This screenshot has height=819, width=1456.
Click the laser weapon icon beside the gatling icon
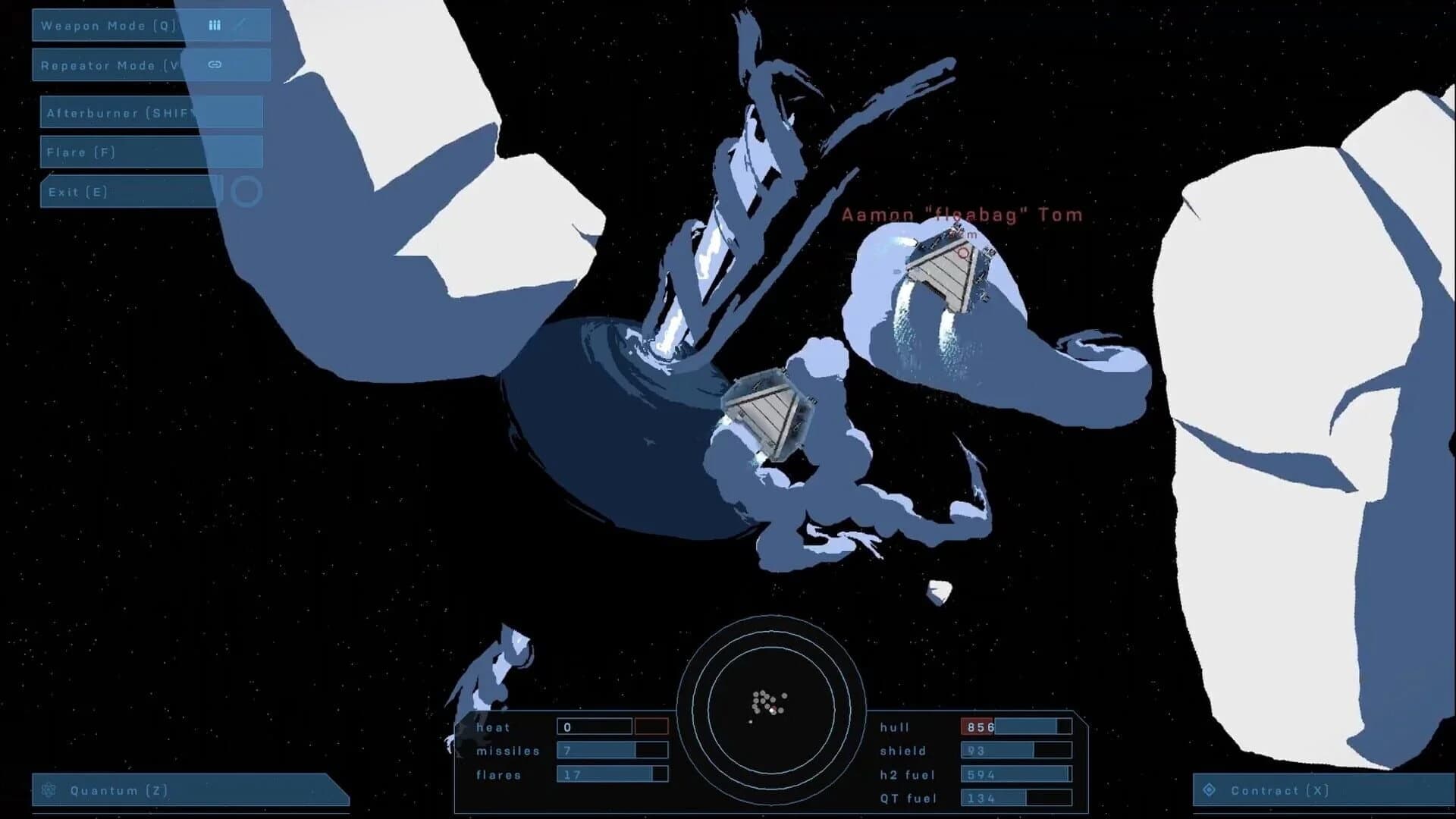(x=243, y=25)
